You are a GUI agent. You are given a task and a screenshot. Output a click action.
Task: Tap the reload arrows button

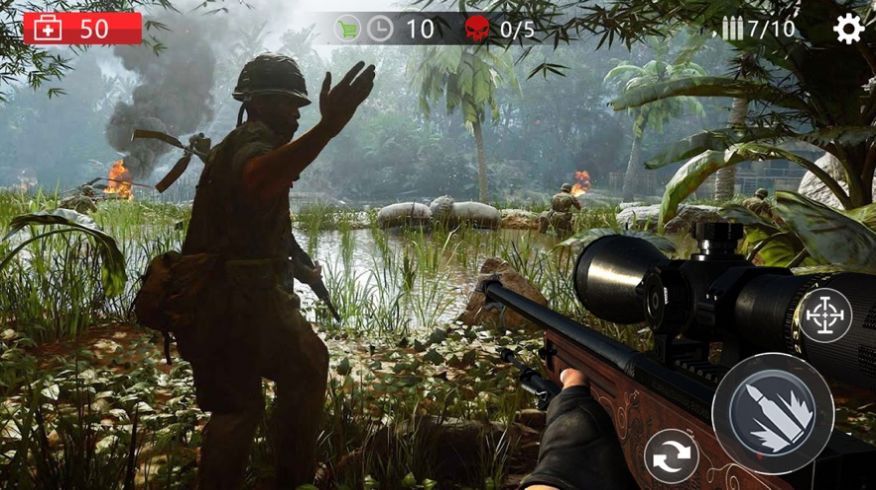(x=671, y=456)
